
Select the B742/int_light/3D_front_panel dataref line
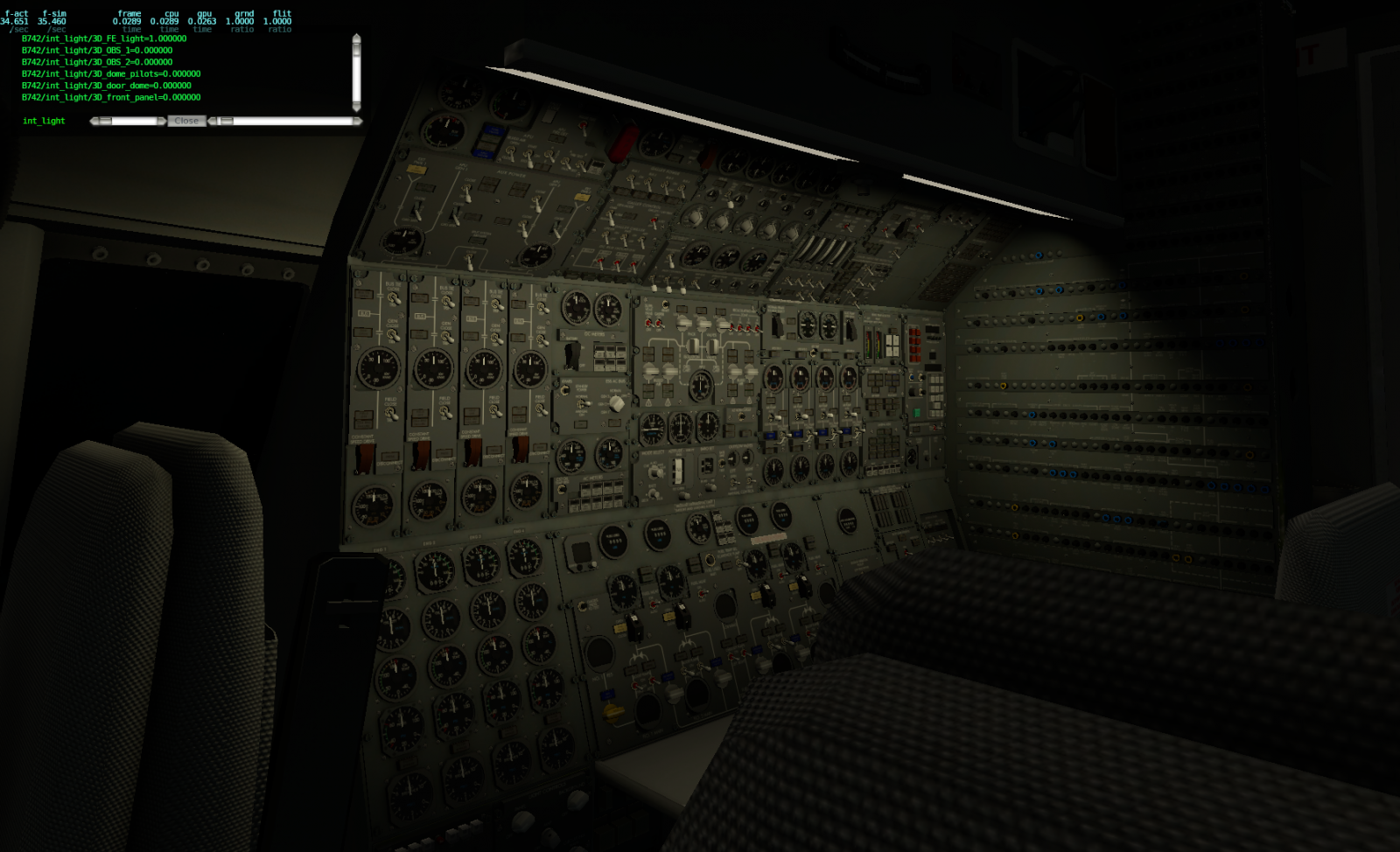pos(109,97)
